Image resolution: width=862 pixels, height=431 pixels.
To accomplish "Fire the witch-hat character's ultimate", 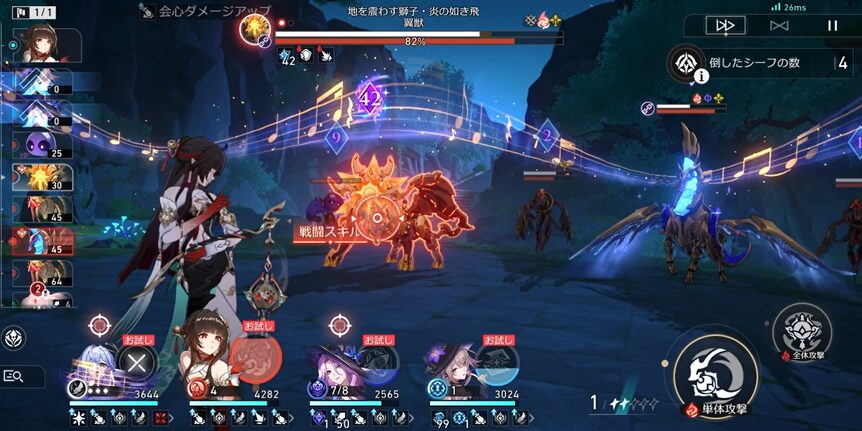I will 378,360.
